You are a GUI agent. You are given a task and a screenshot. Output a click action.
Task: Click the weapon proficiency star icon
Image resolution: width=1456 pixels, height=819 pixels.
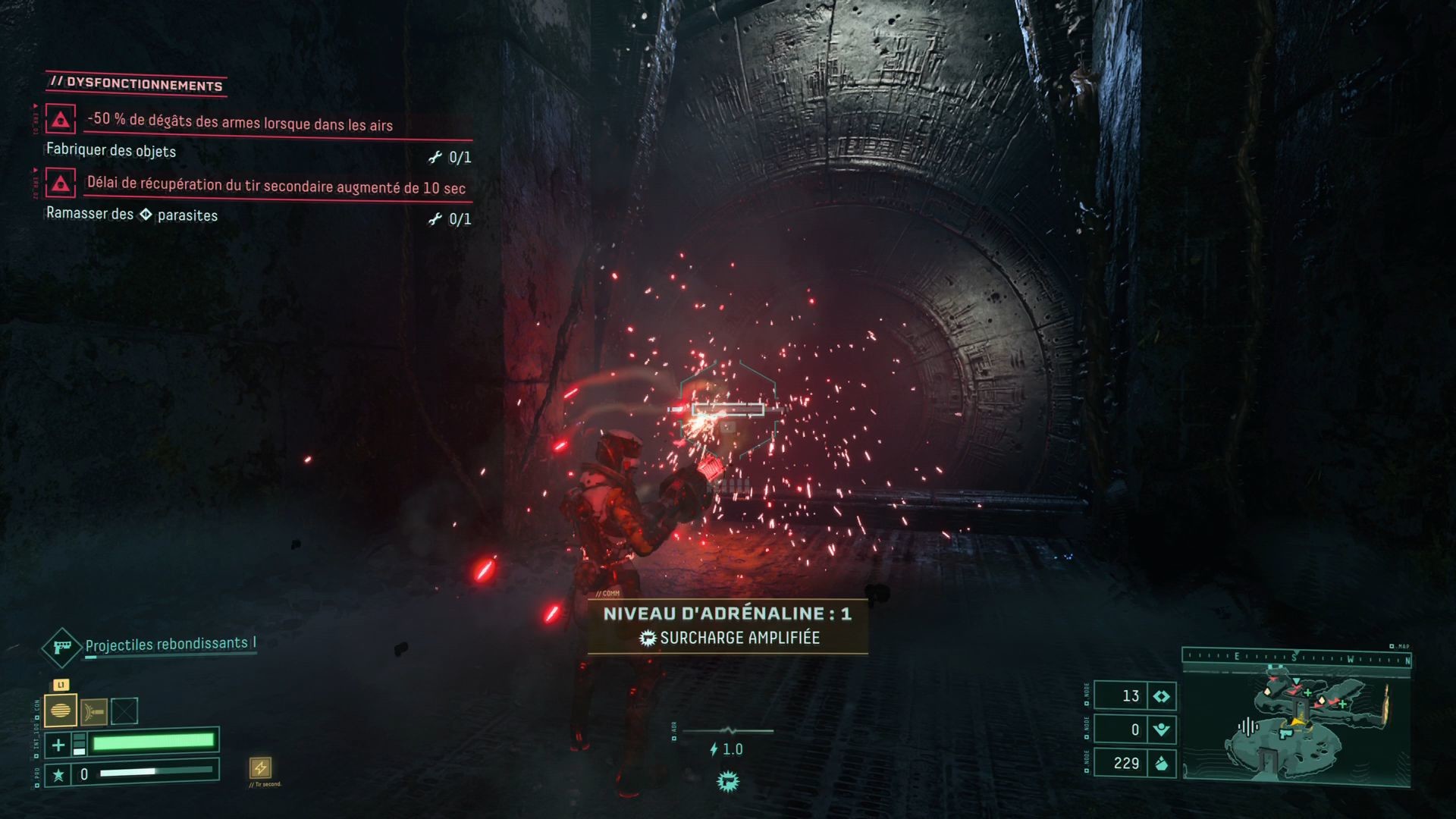click(58, 774)
